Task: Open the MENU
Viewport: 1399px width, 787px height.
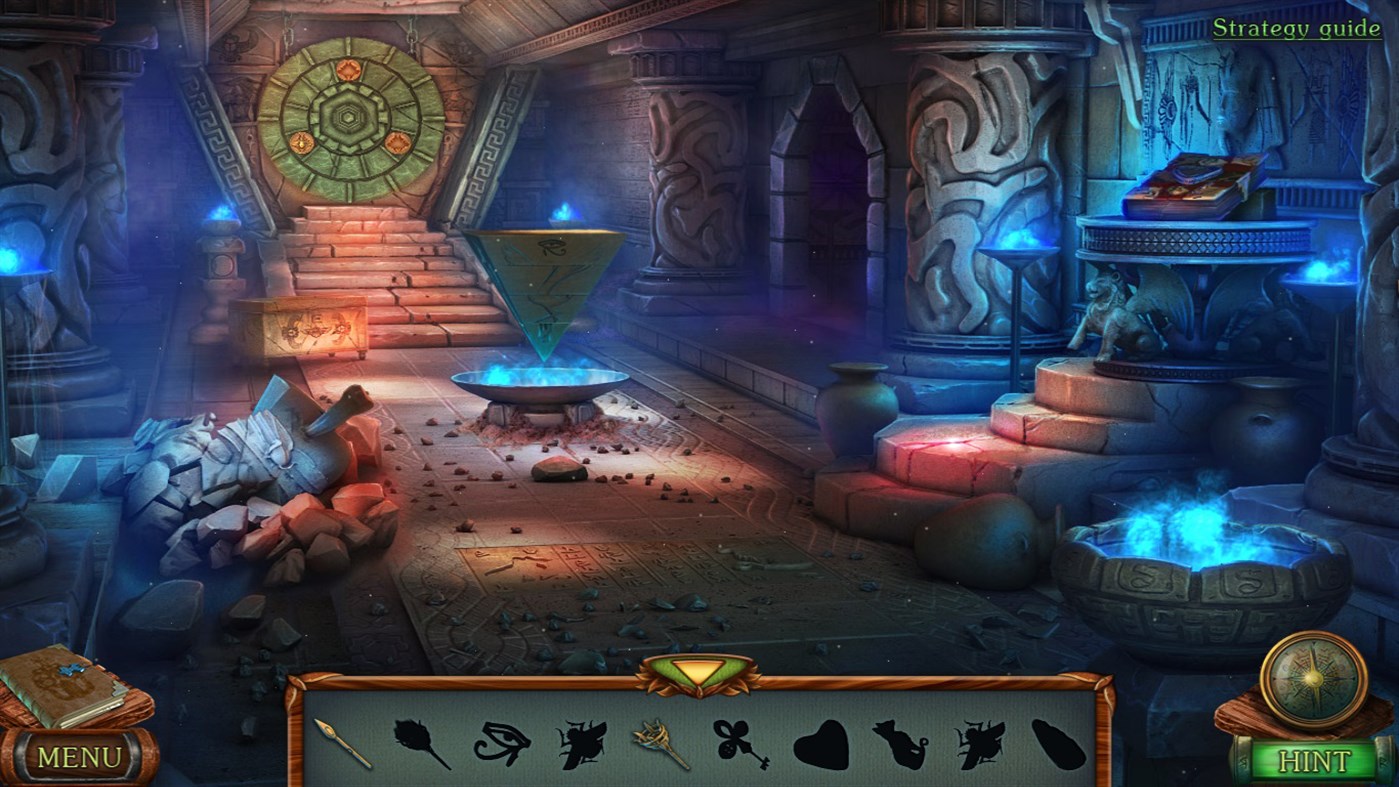Action: coord(80,757)
